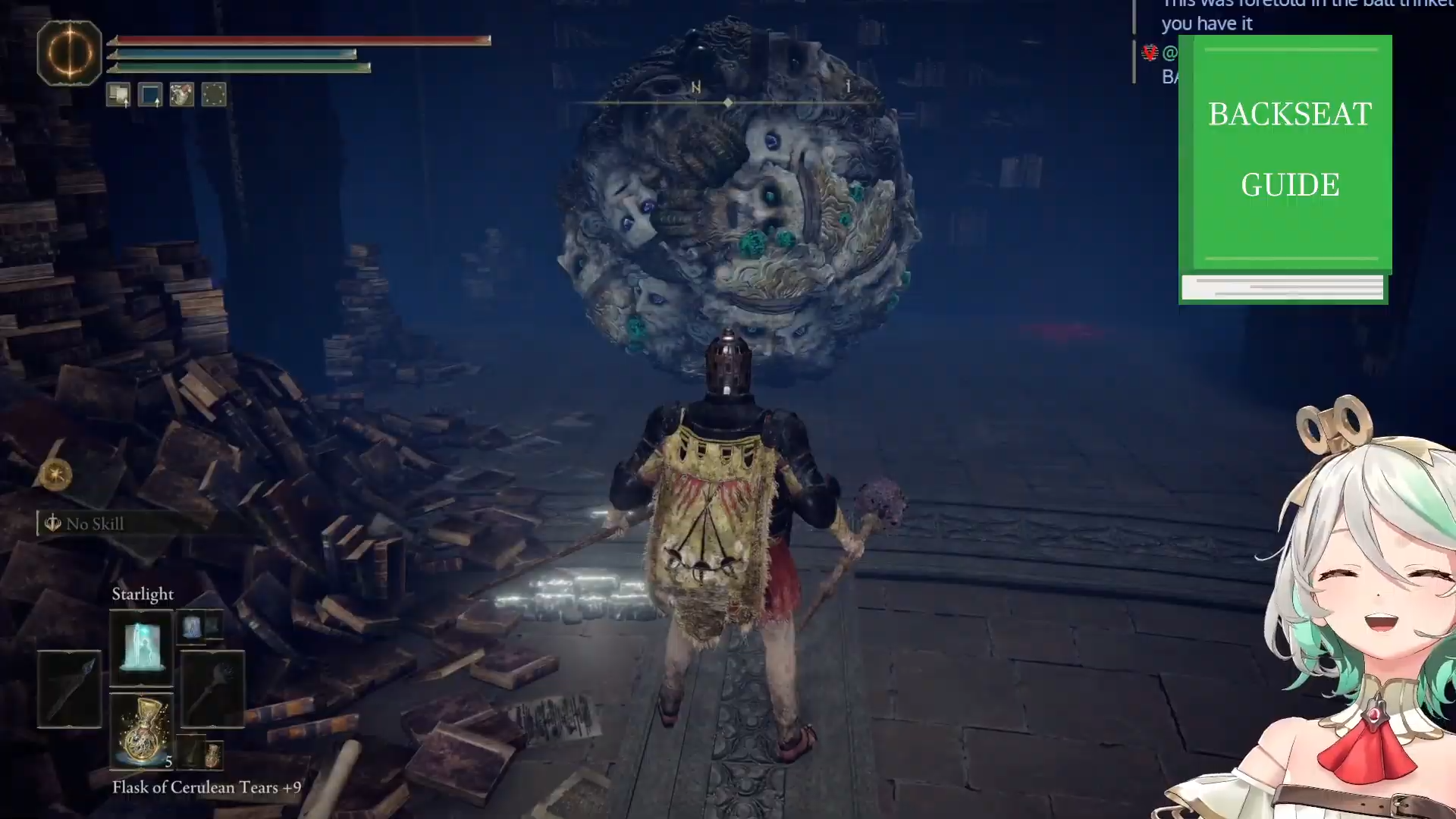Inspect the white blocks status buff icon
The width and height of the screenshot is (1456, 819).
tap(118, 95)
